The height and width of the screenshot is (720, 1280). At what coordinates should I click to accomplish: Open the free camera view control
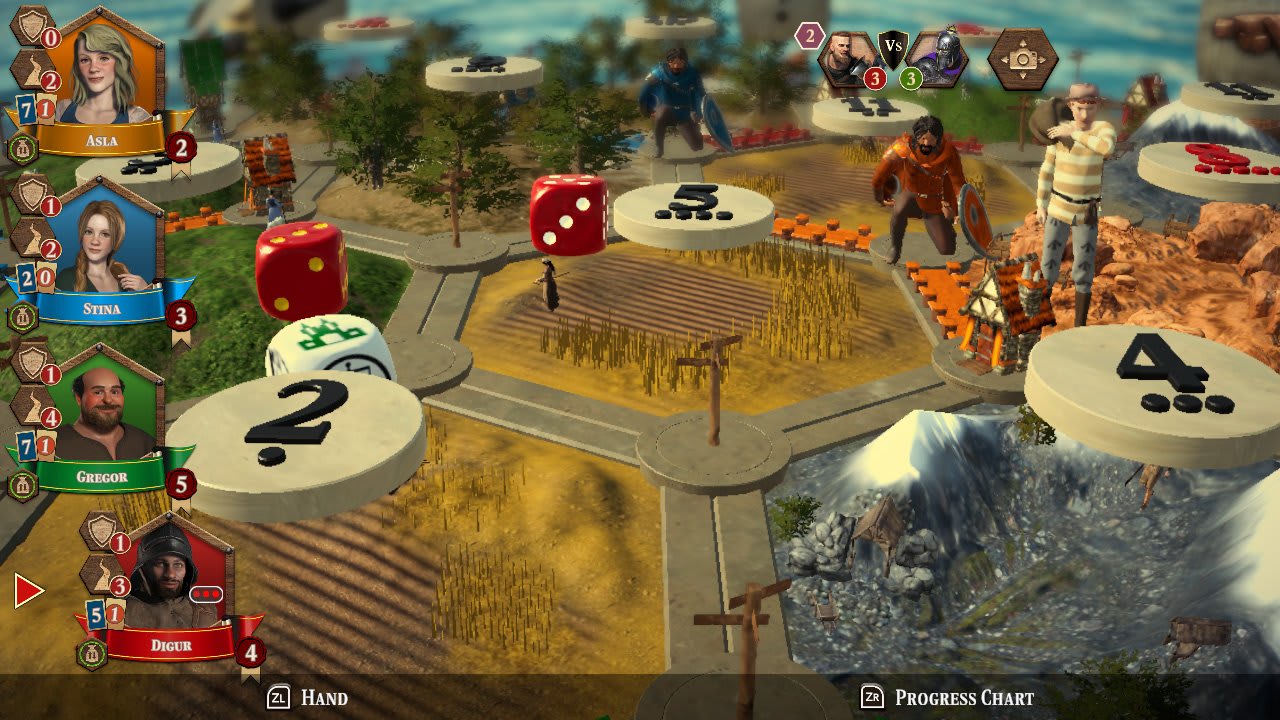tap(1020, 57)
